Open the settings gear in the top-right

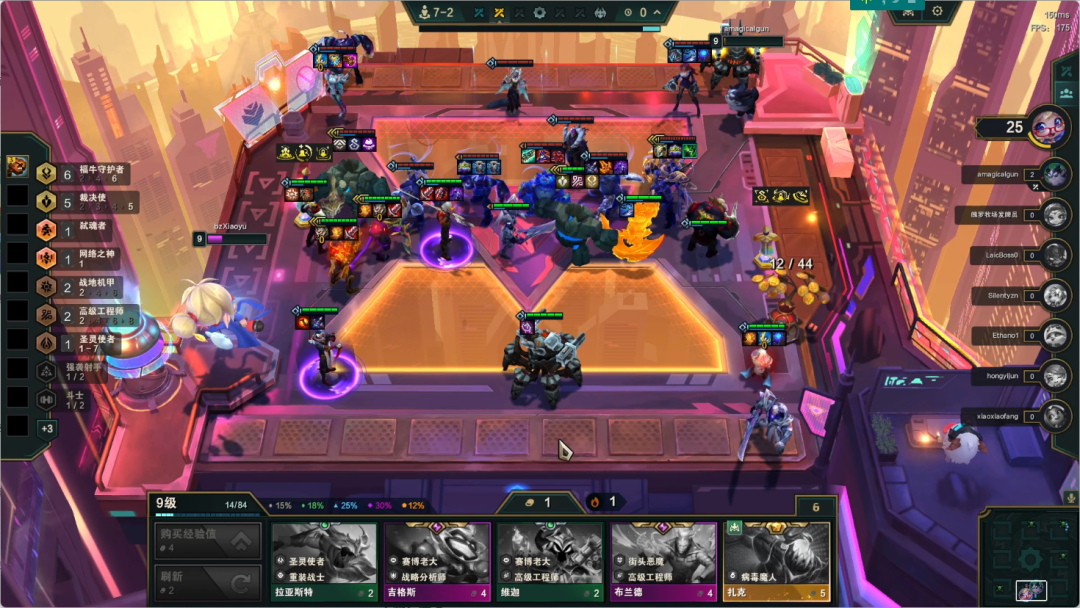(937, 11)
